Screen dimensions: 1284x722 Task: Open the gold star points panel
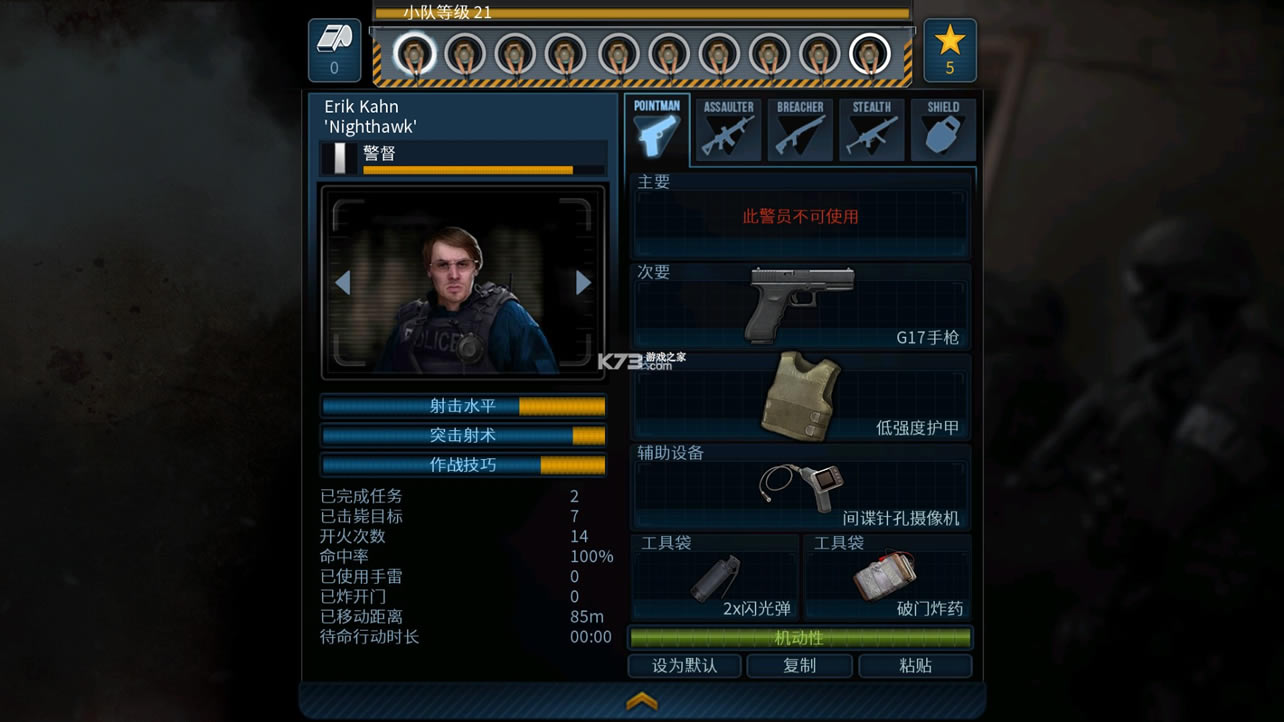click(x=949, y=50)
